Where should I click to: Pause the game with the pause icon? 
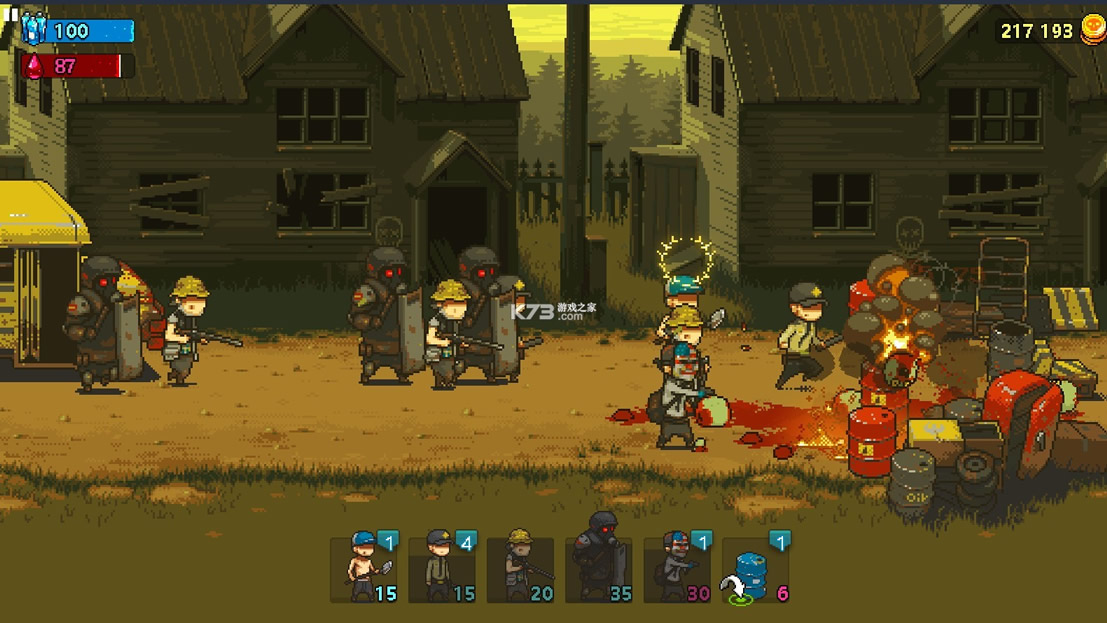point(13,17)
